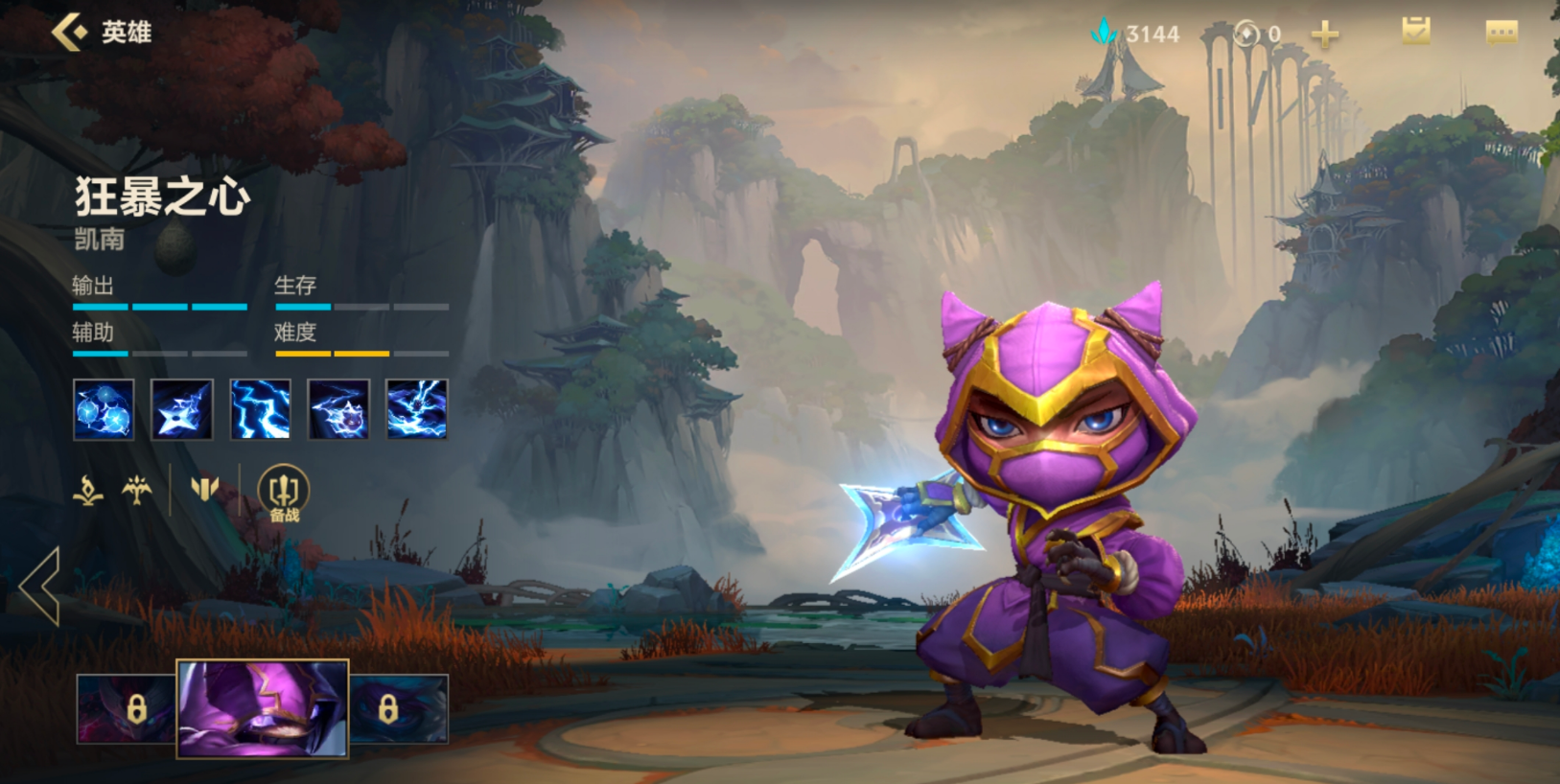Select the three-blade lane icon

(x=204, y=490)
